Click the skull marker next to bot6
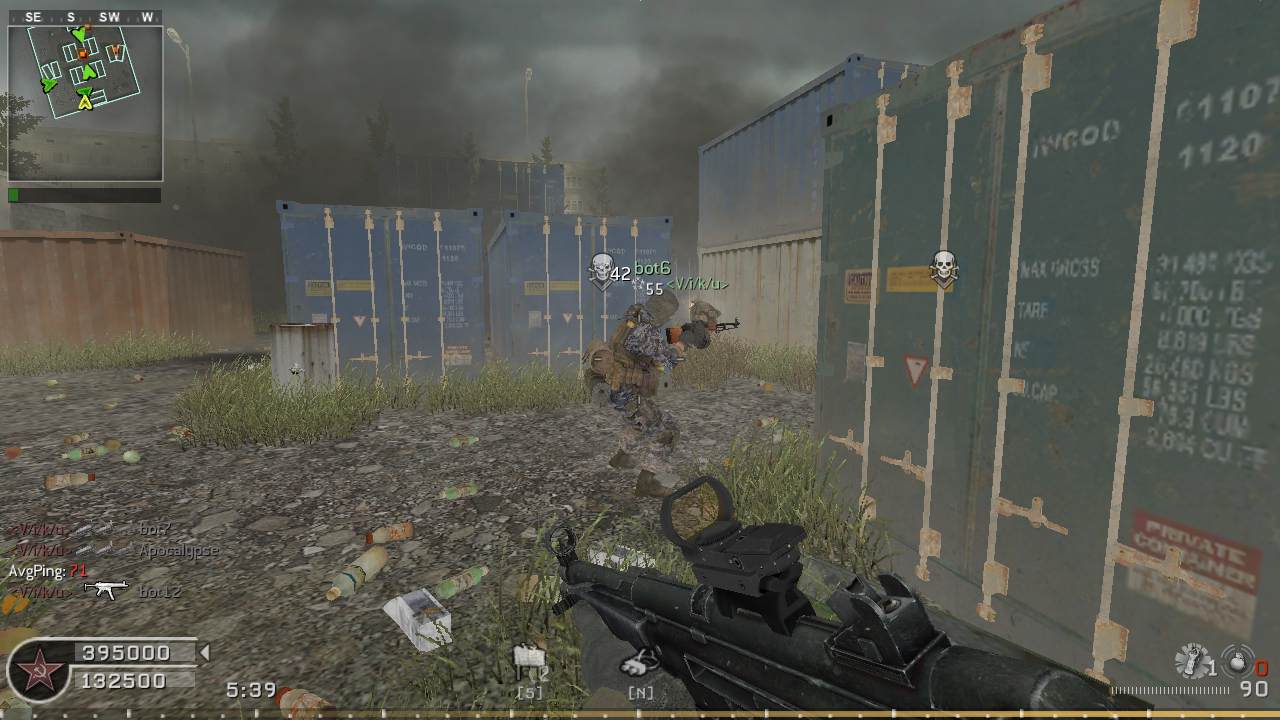The height and width of the screenshot is (720, 1280). pos(601,270)
